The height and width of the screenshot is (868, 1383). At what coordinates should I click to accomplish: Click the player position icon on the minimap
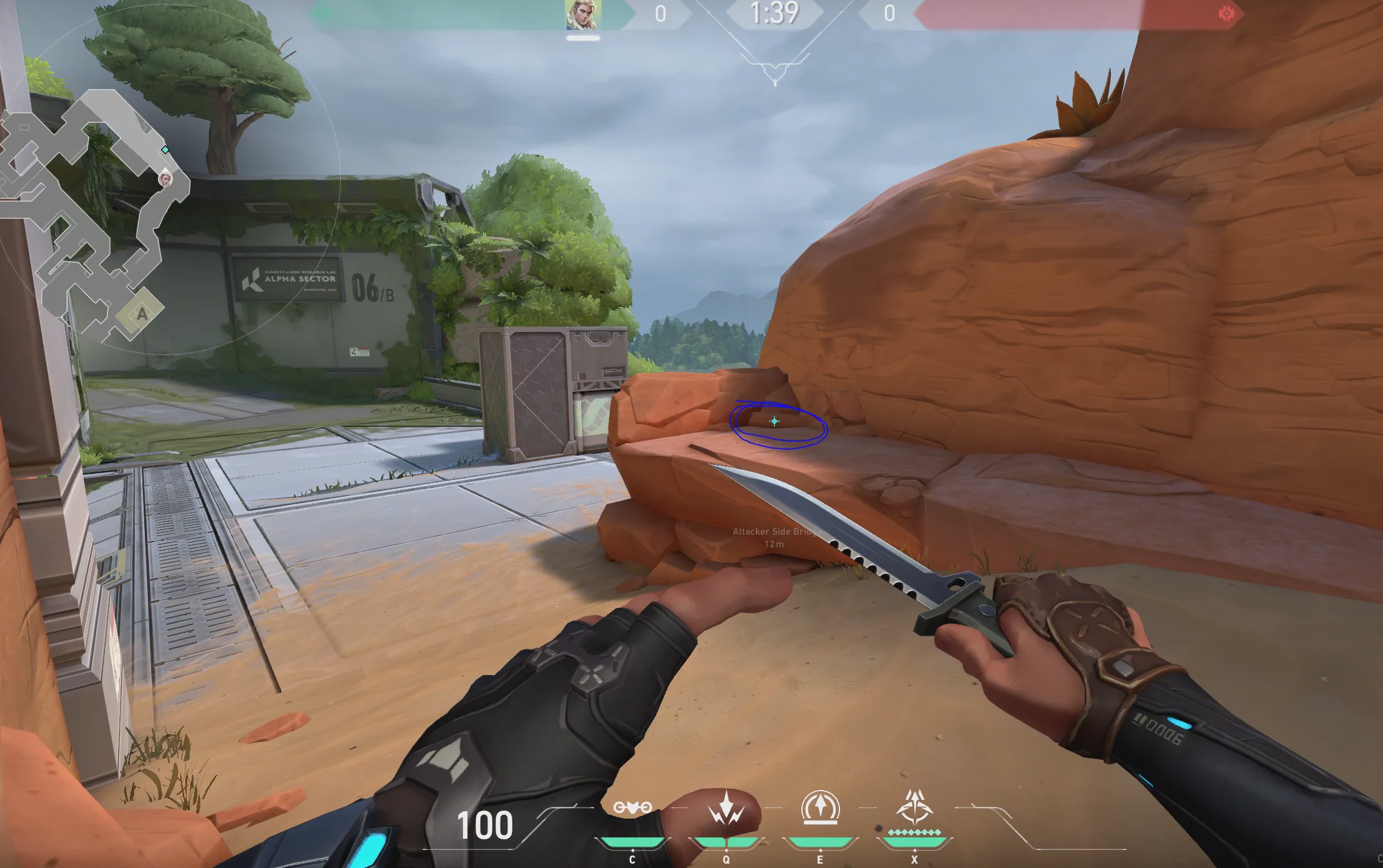(165, 180)
